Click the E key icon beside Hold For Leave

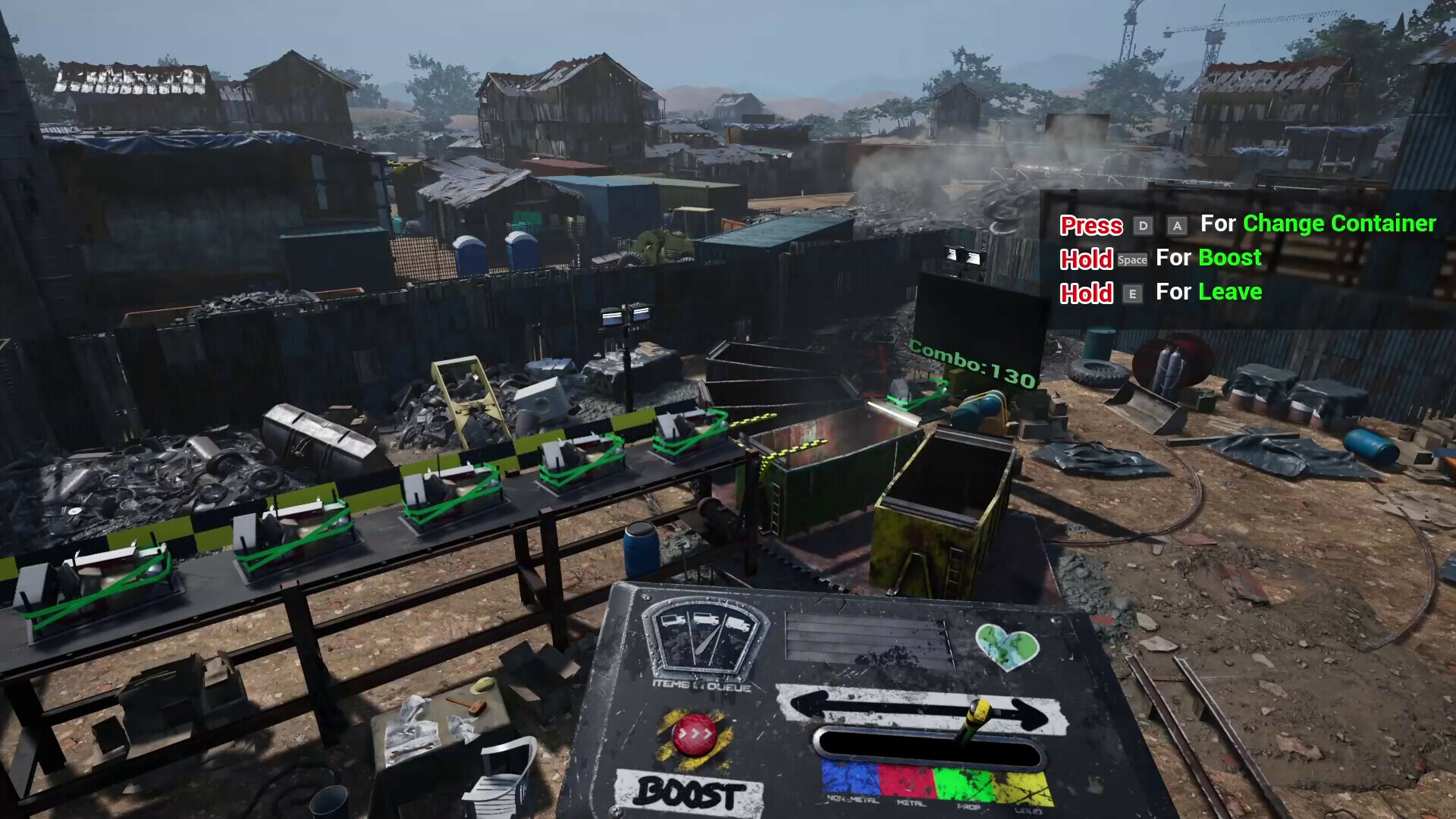point(1132,293)
